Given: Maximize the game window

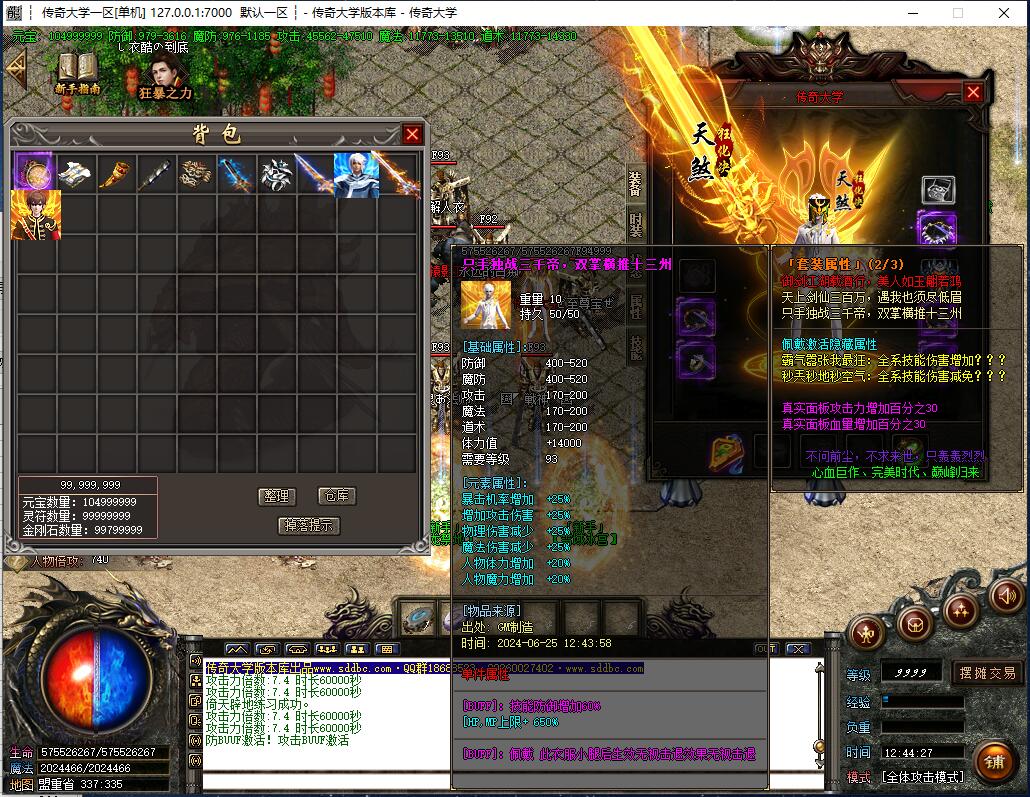Looking at the screenshot, I should (x=957, y=13).
